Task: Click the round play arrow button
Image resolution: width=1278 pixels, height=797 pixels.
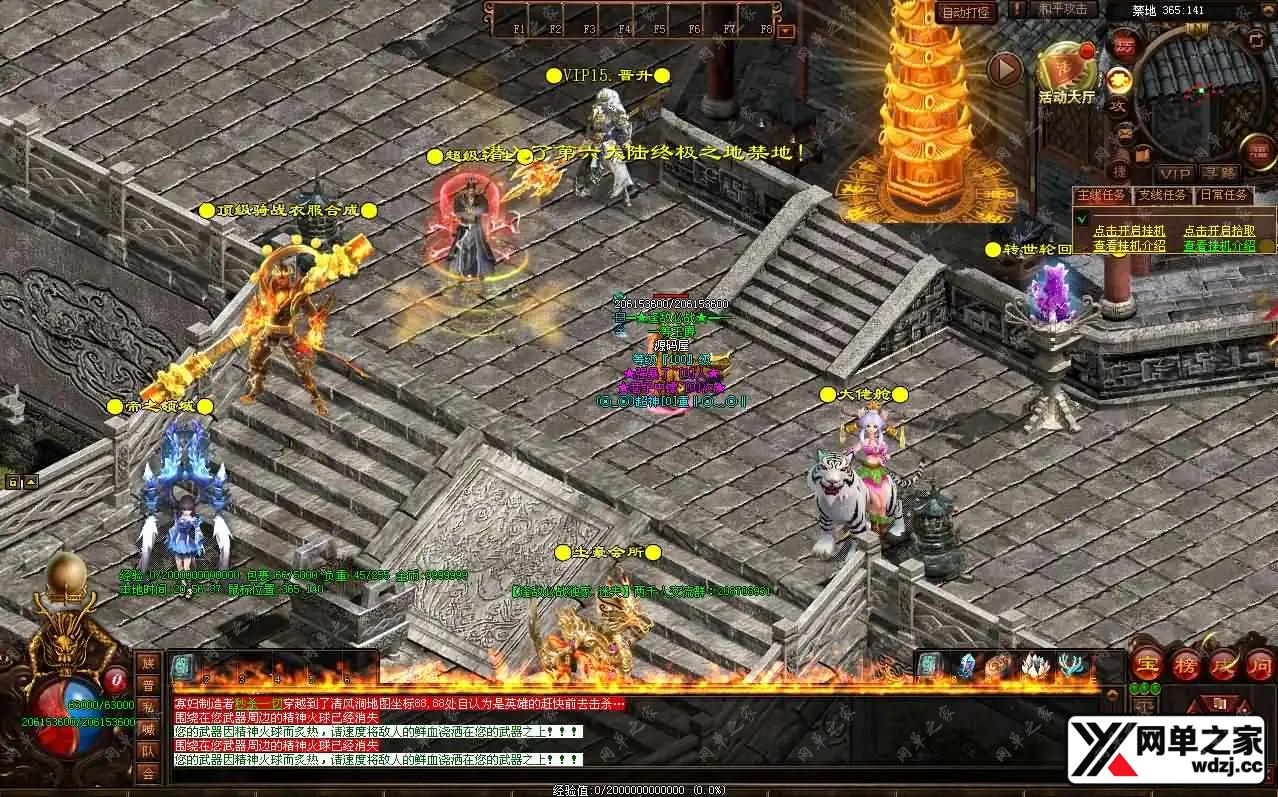Action: coord(1004,69)
